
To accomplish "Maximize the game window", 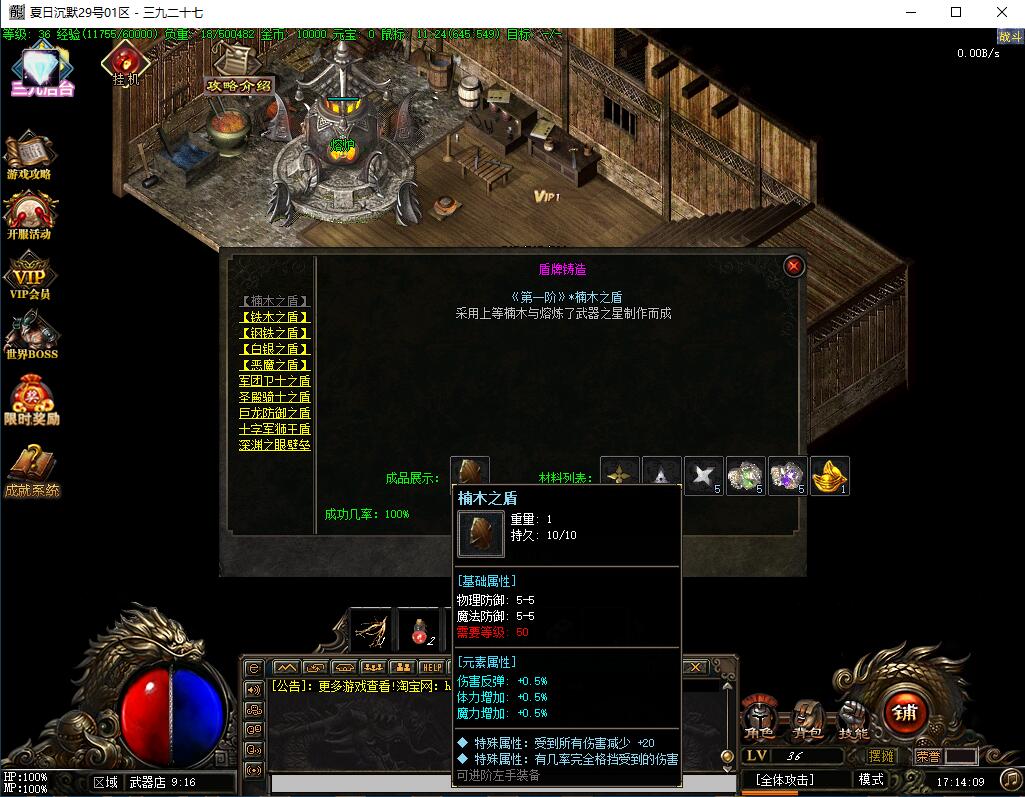I will [x=956, y=13].
